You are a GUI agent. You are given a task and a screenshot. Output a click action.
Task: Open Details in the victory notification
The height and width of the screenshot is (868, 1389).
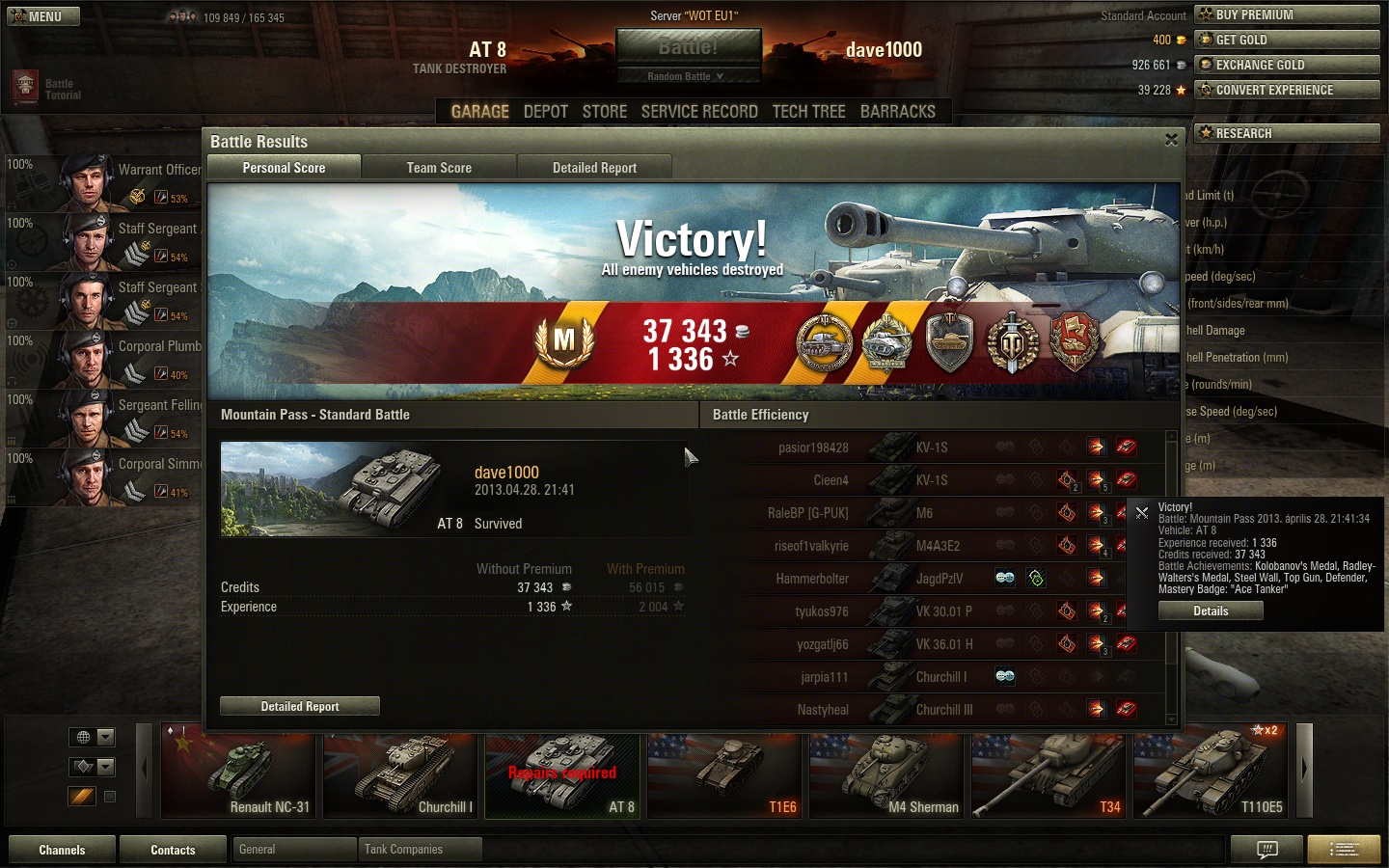1211,610
